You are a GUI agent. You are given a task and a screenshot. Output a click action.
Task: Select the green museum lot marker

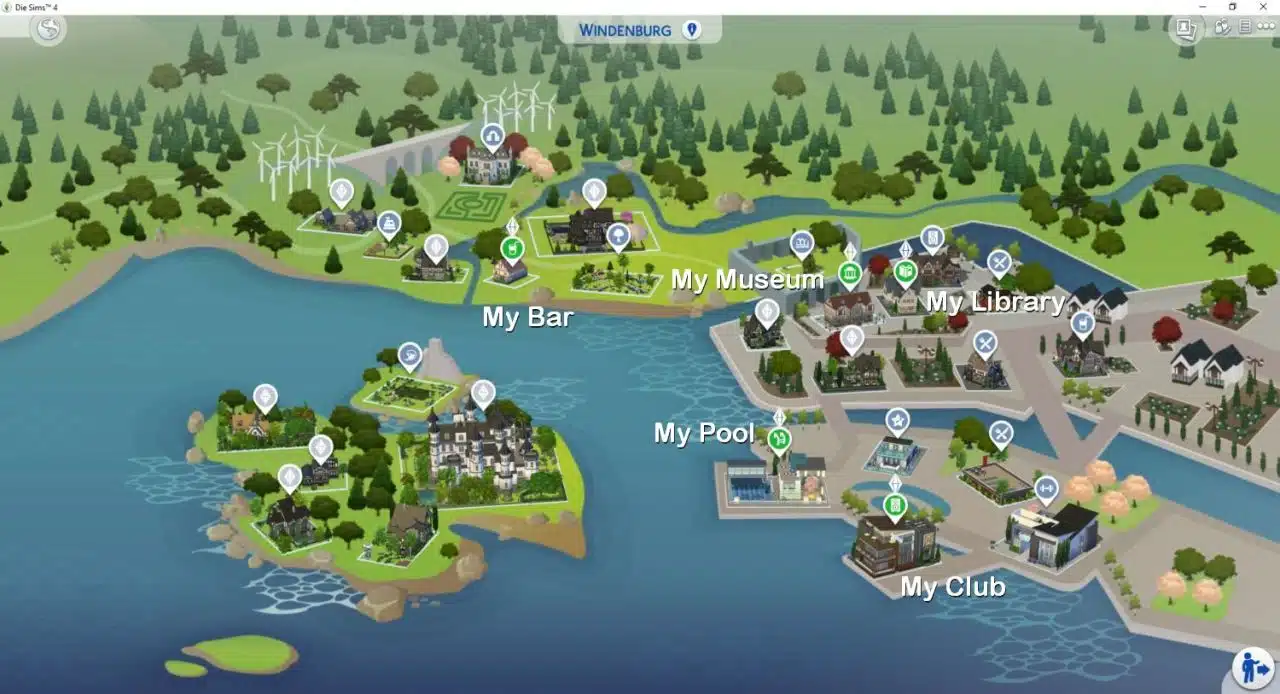(850, 273)
